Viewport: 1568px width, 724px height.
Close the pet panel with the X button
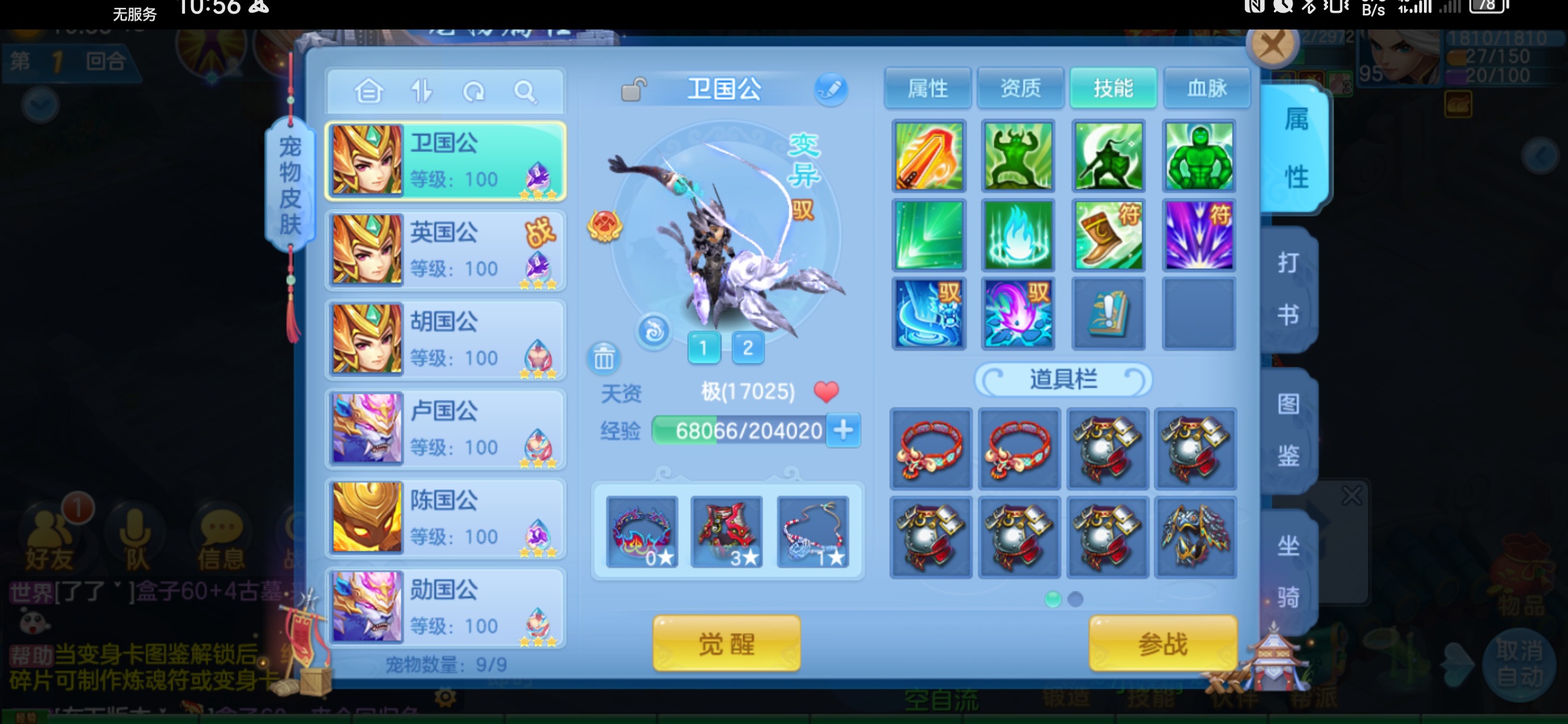(1272, 46)
